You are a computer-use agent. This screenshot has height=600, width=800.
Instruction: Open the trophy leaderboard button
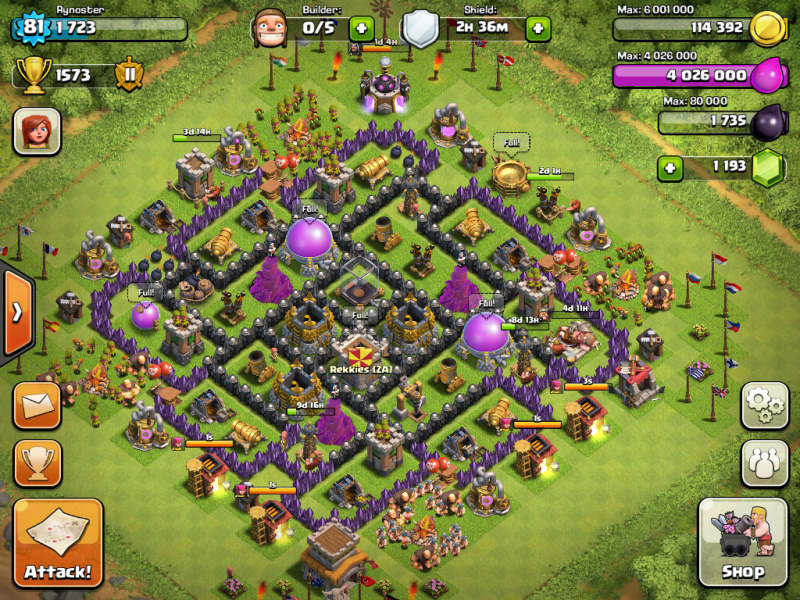tap(37, 463)
